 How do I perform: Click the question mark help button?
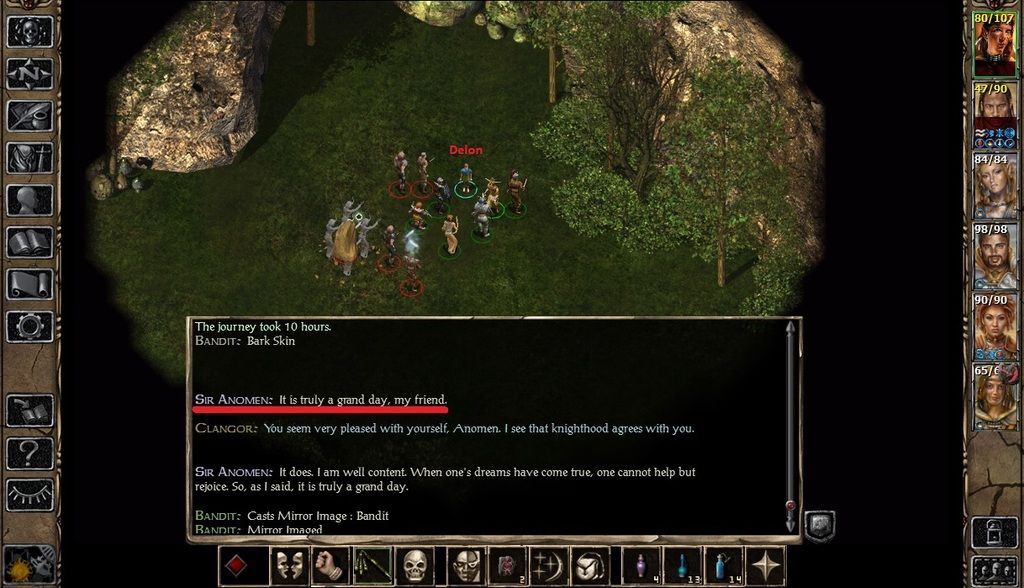(x=29, y=452)
